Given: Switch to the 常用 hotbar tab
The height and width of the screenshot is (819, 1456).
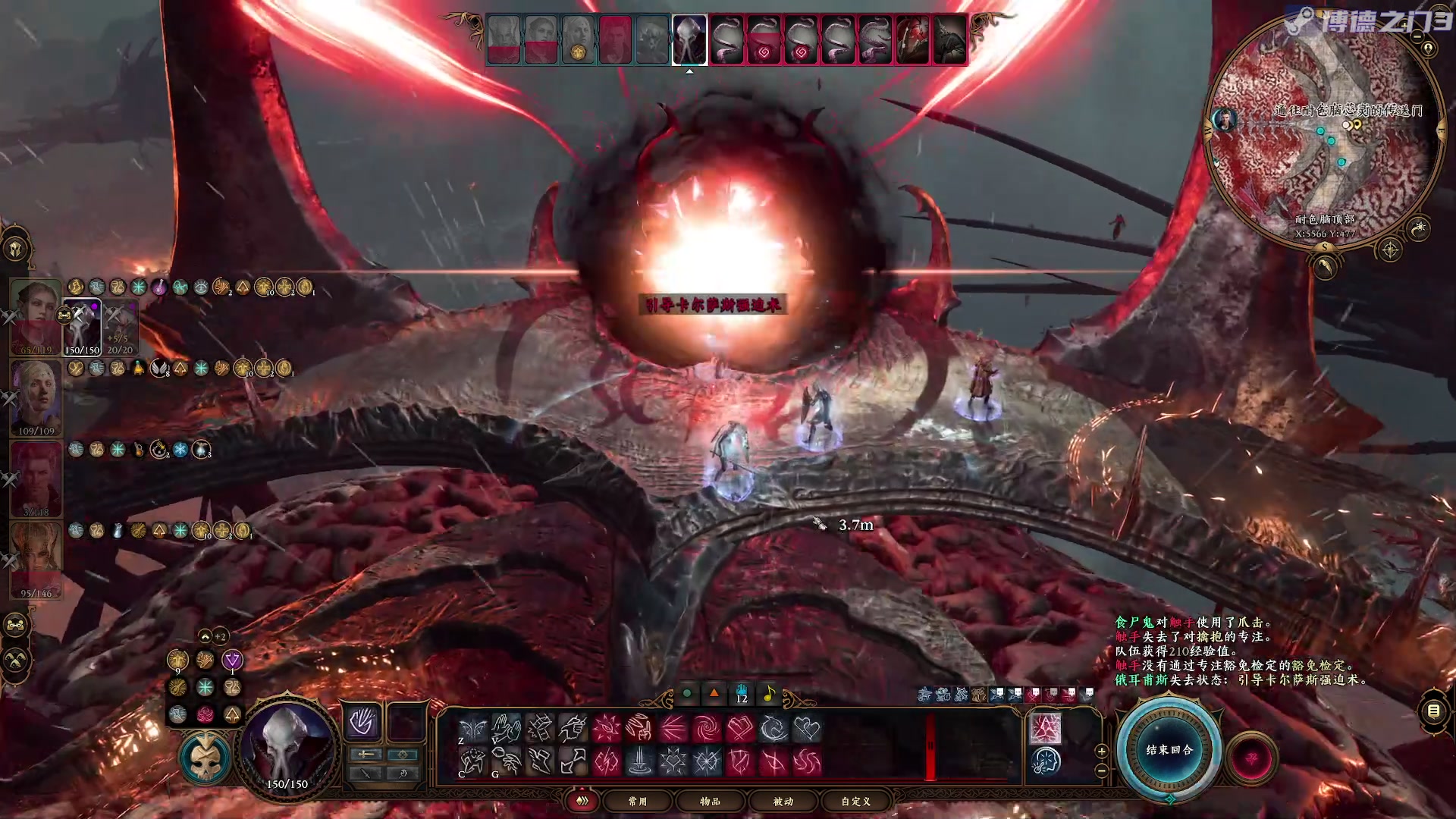Looking at the screenshot, I should pyautogui.click(x=637, y=801).
